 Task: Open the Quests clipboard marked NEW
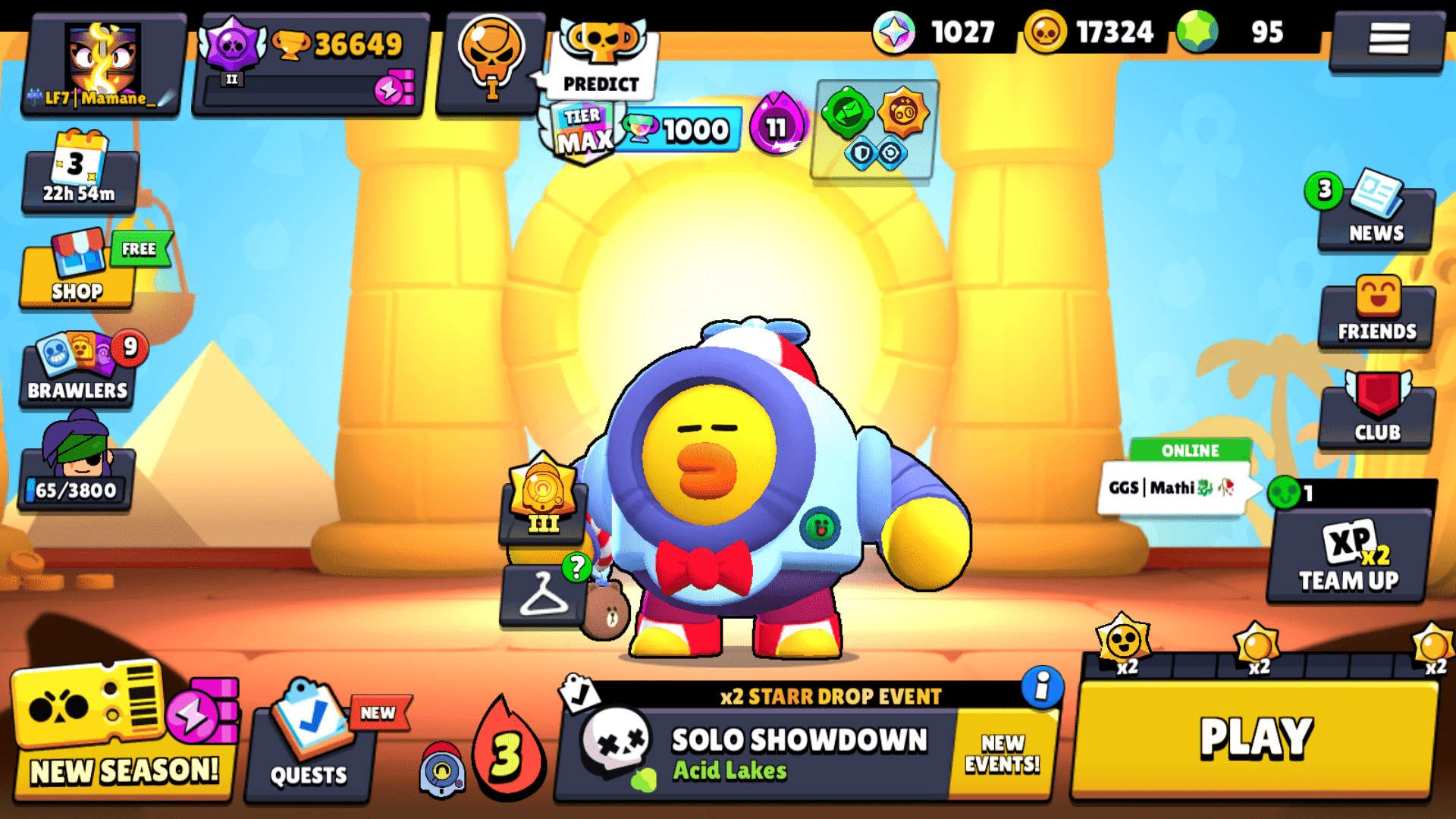click(309, 747)
